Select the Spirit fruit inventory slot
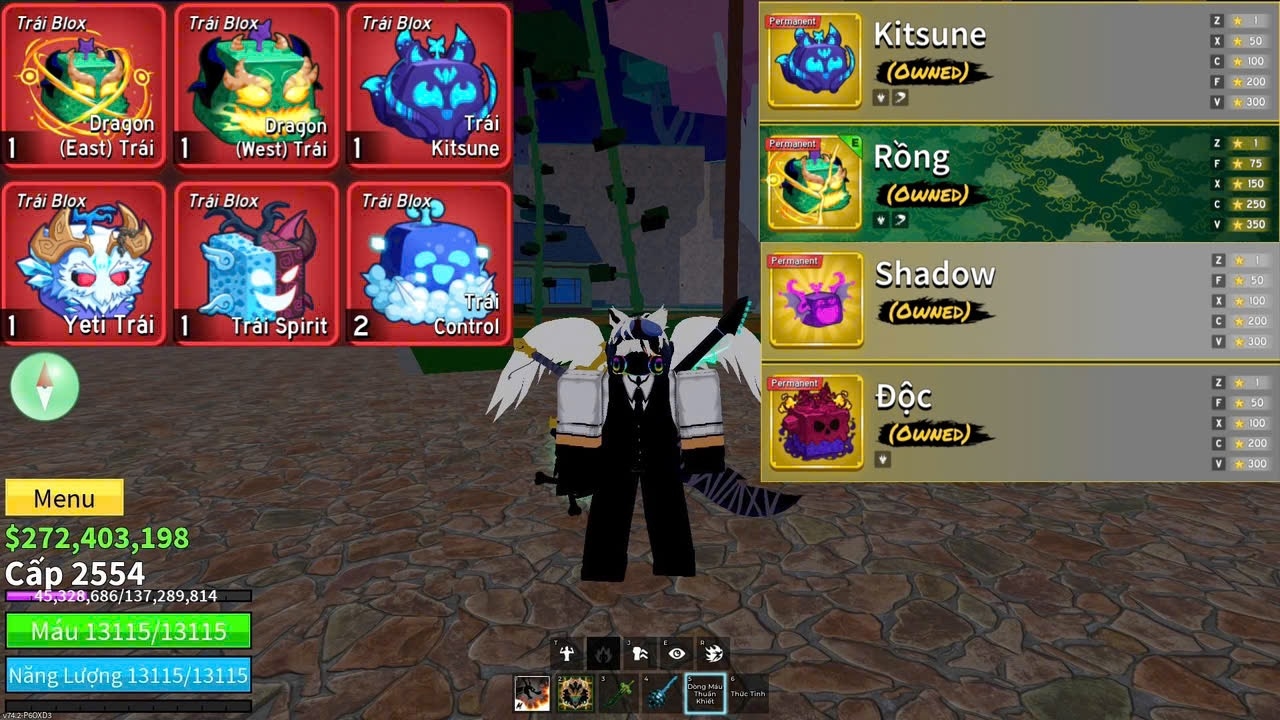1280x720 pixels. [x=256, y=264]
